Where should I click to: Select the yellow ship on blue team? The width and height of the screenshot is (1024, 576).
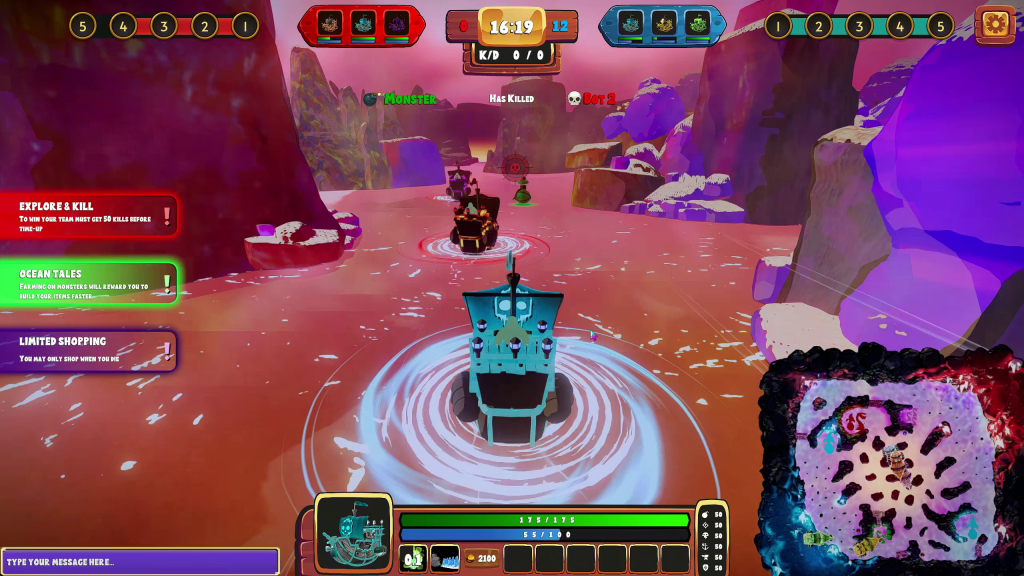(x=664, y=24)
